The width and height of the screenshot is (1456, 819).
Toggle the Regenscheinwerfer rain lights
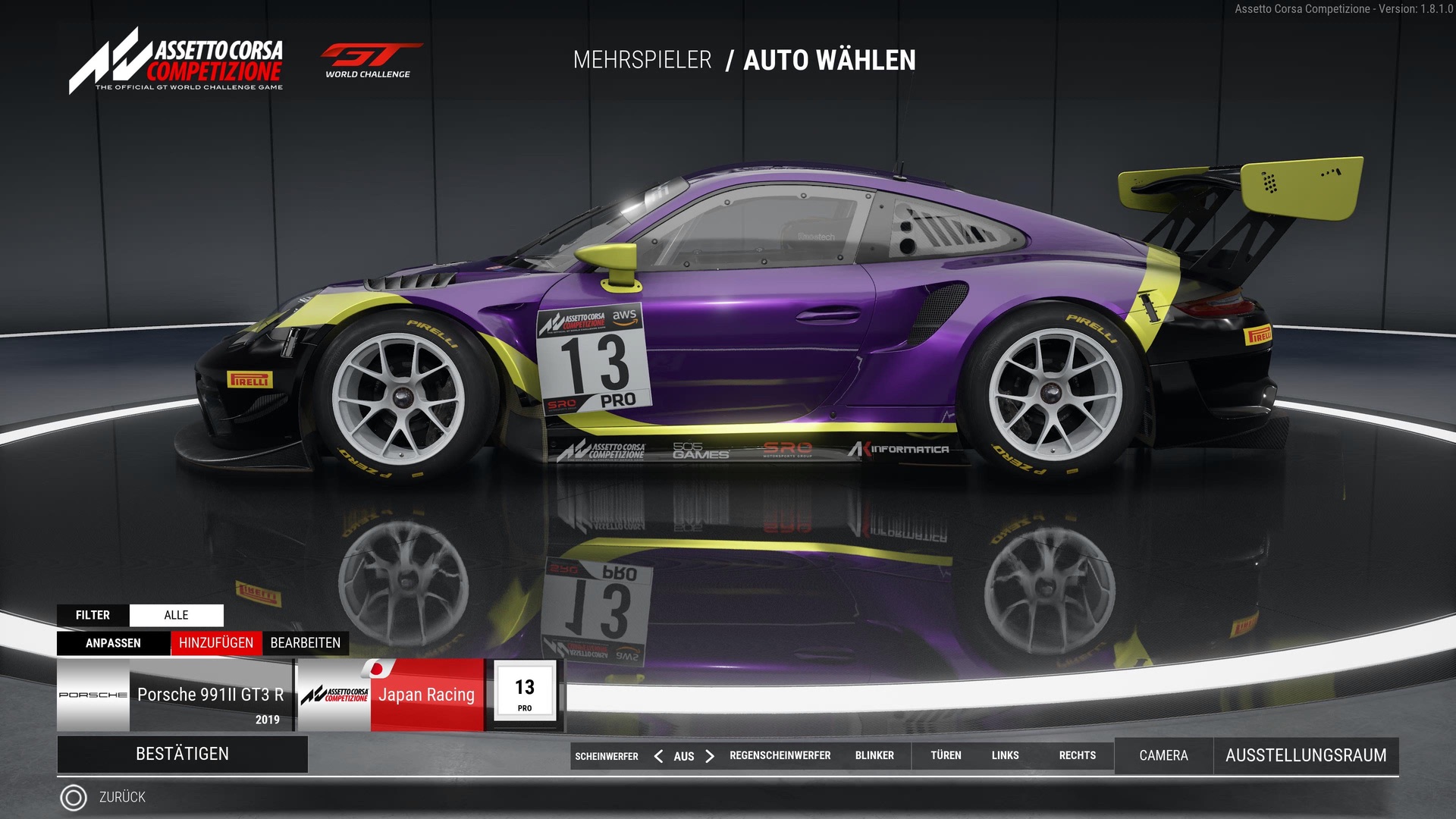(x=780, y=755)
